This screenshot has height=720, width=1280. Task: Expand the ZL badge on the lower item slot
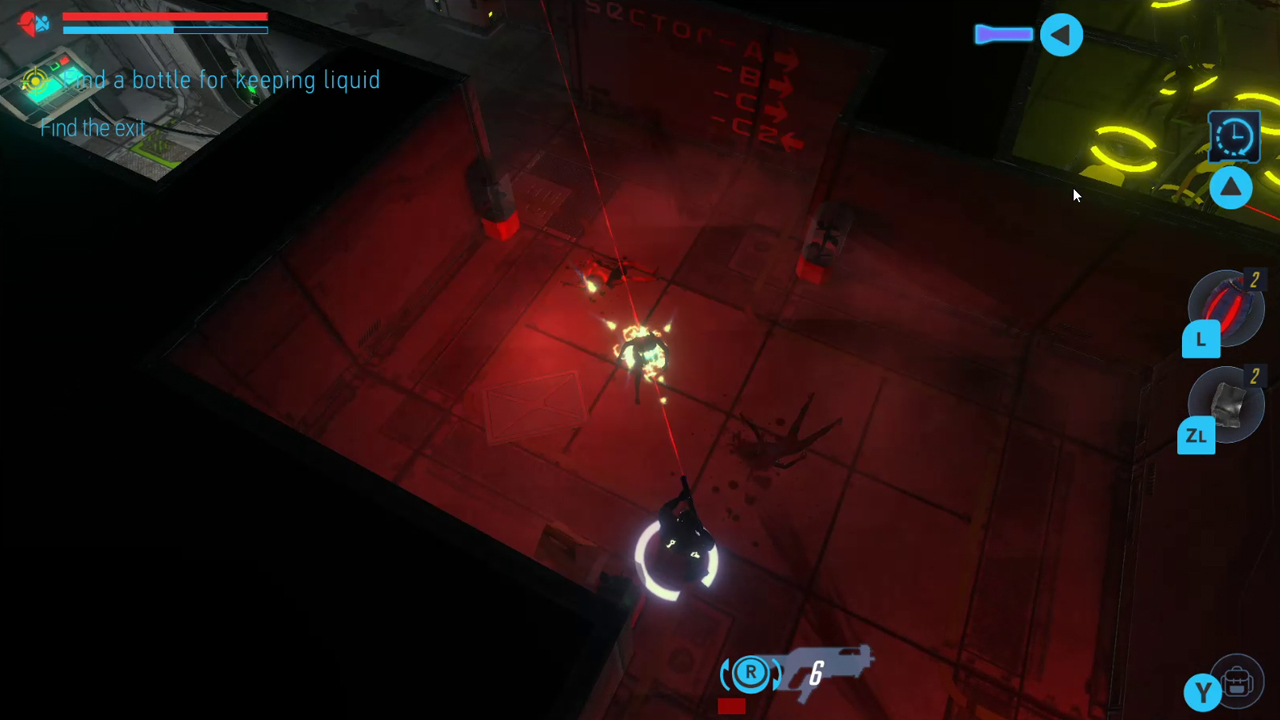click(1197, 436)
